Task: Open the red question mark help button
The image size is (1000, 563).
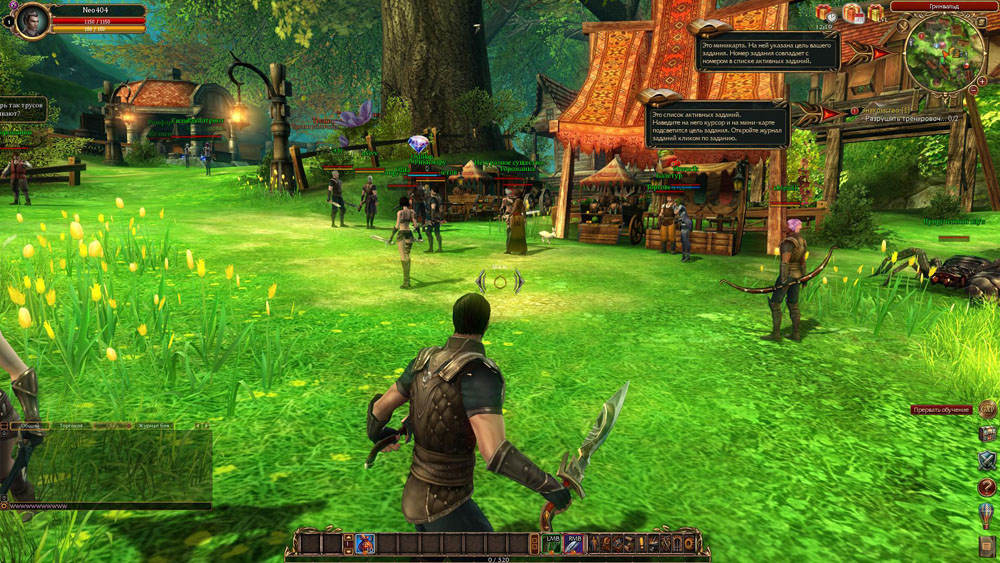Action: click(988, 487)
